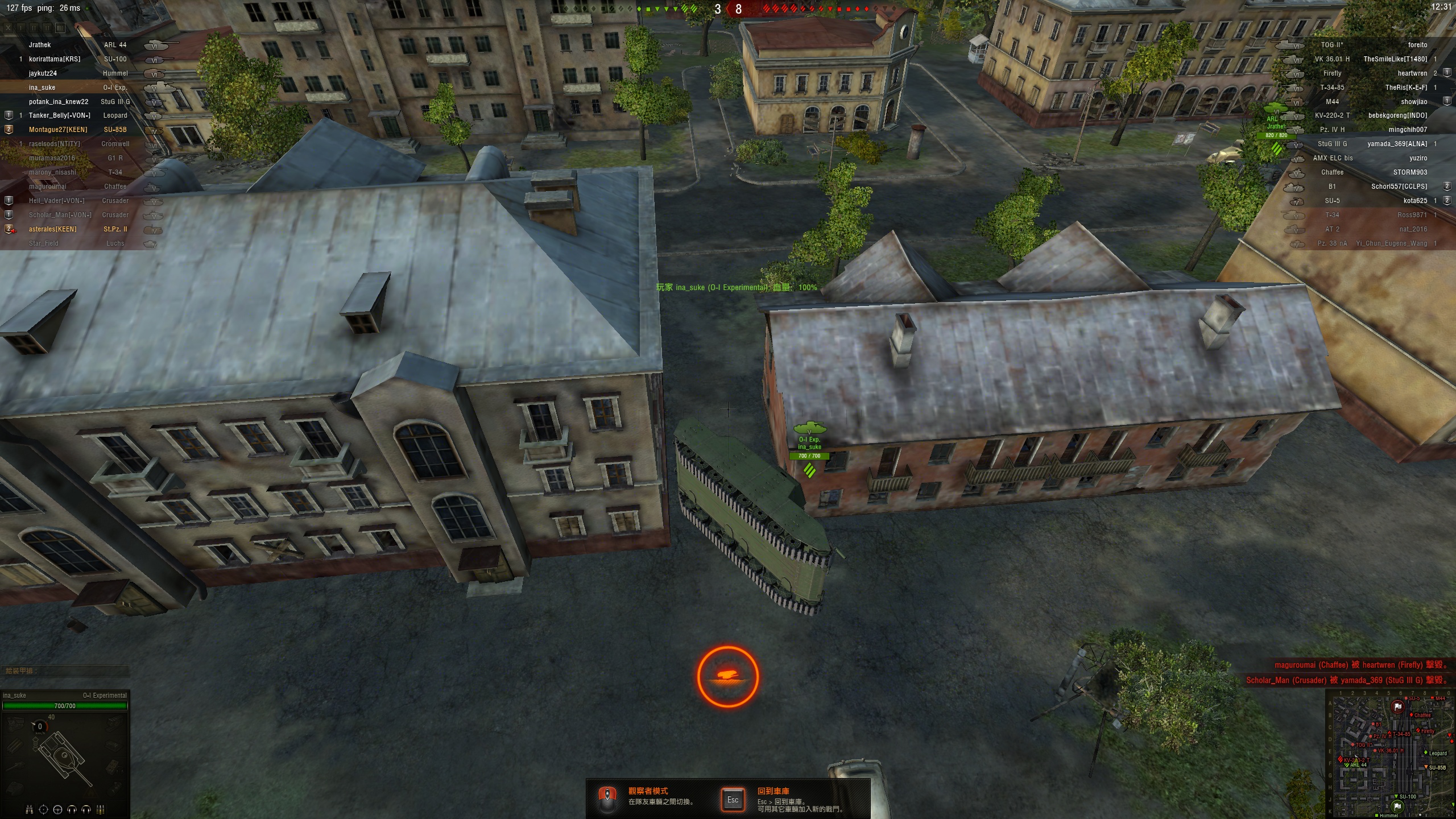Viewport: 1456px width, 819px height.
Task: Click the allied base flag on minimap
Action: pyautogui.click(x=1397, y=806)
